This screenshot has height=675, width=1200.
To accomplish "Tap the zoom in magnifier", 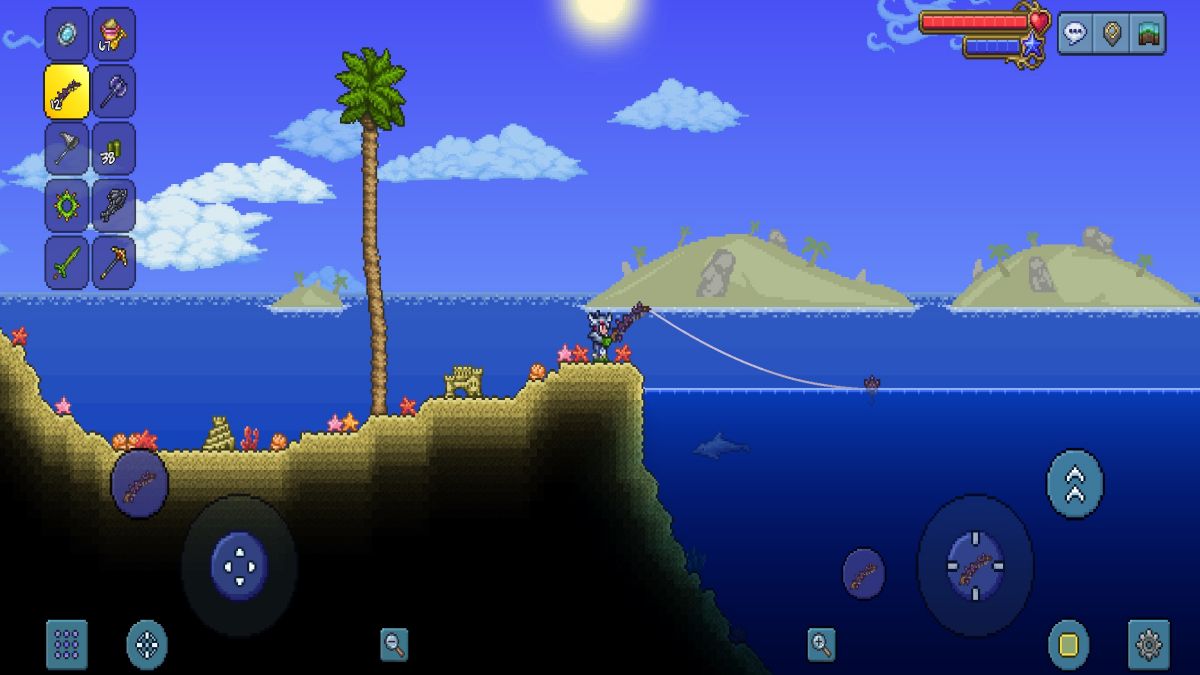I will tap(821, 644).
